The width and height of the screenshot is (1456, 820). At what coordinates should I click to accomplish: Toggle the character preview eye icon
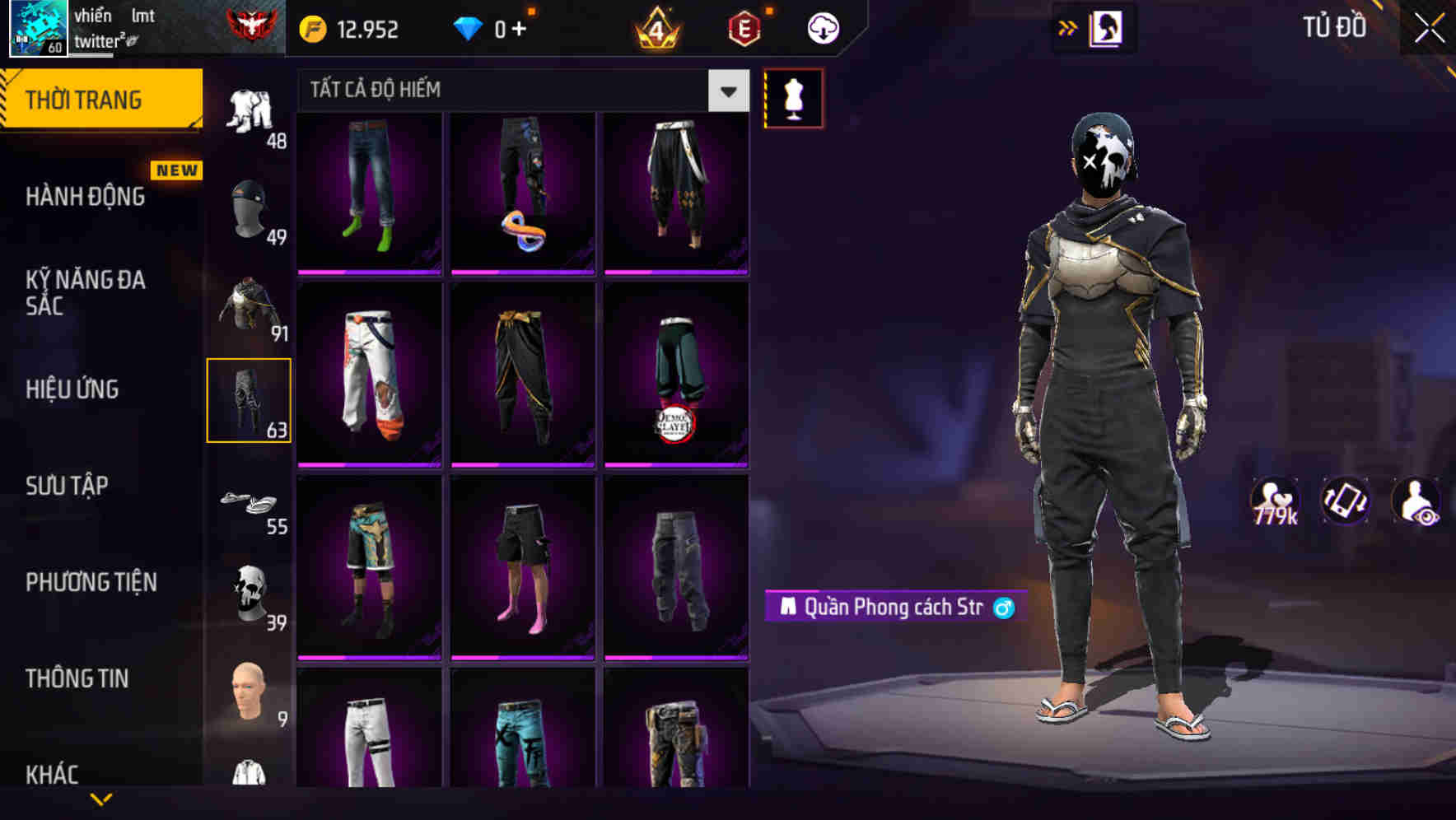pyautogui.click(x=1418, y=501)
